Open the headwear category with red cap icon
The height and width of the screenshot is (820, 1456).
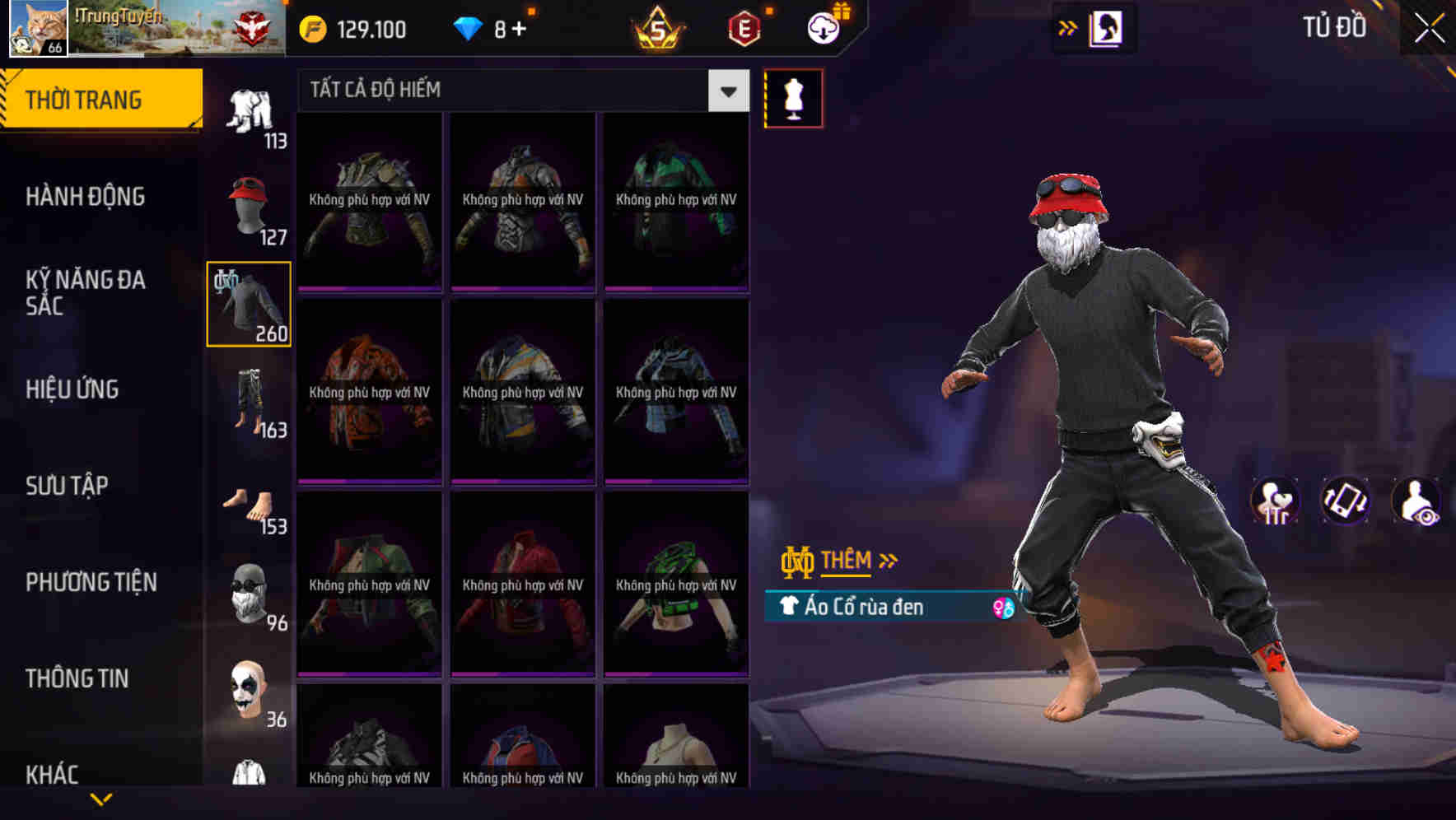[x=249, y=206]
